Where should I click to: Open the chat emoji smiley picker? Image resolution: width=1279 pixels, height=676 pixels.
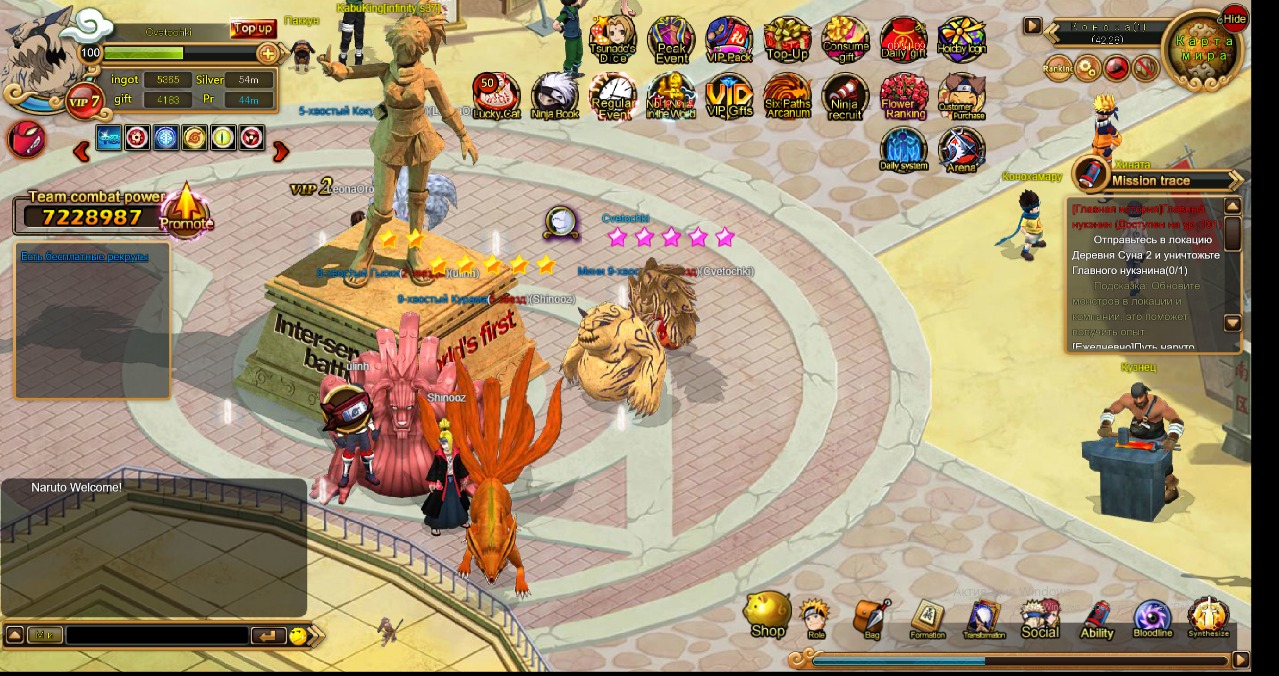coord(298,635)
